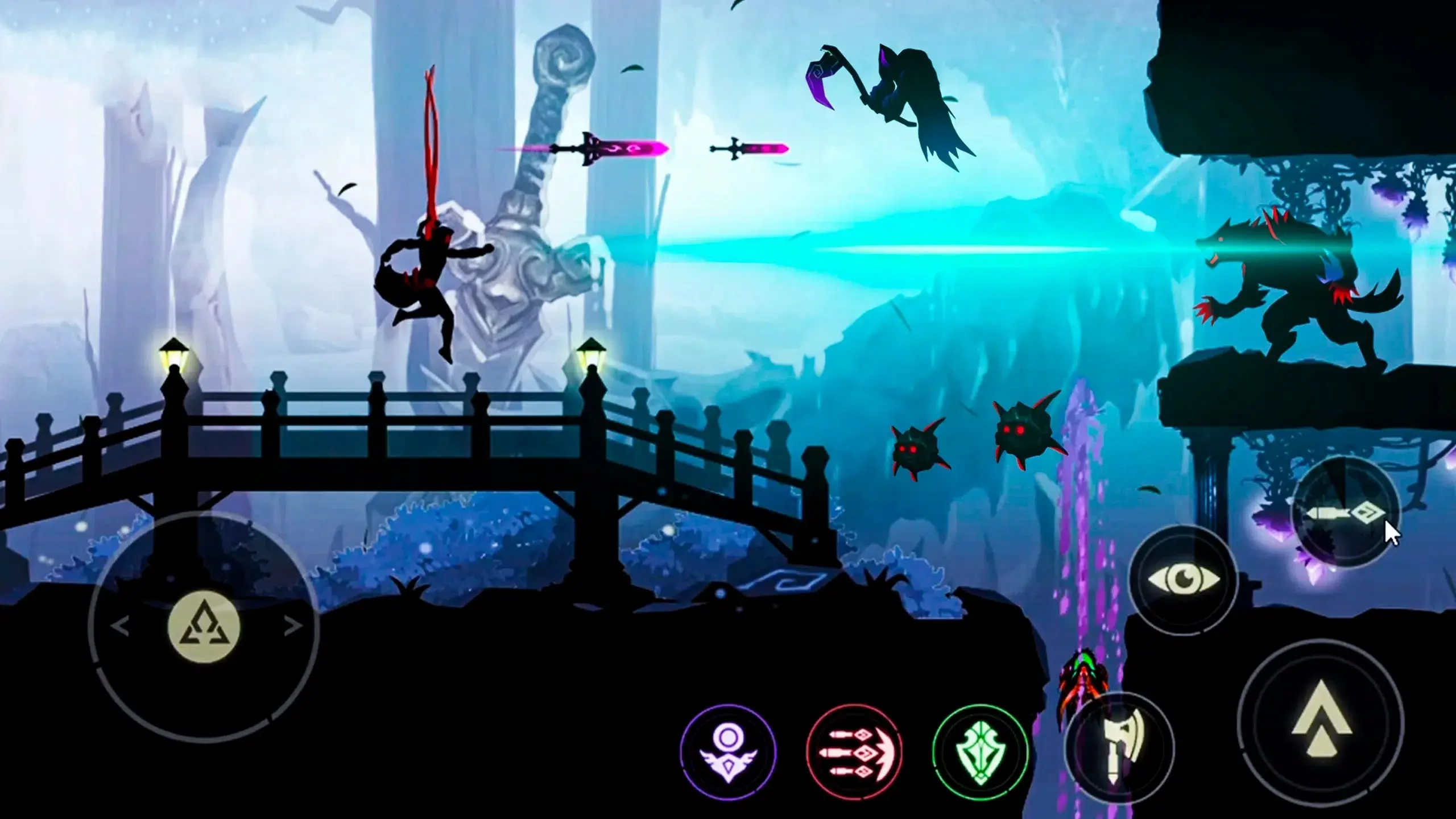Tap the virtual joystick center knob
The width and height of the screenshot is (1456, 819).
click(204, 627)
